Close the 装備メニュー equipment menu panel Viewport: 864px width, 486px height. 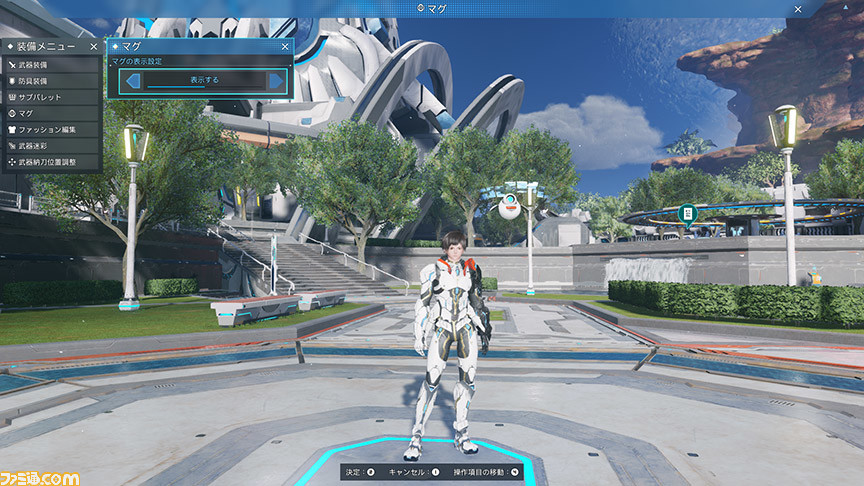pos(93,46)
